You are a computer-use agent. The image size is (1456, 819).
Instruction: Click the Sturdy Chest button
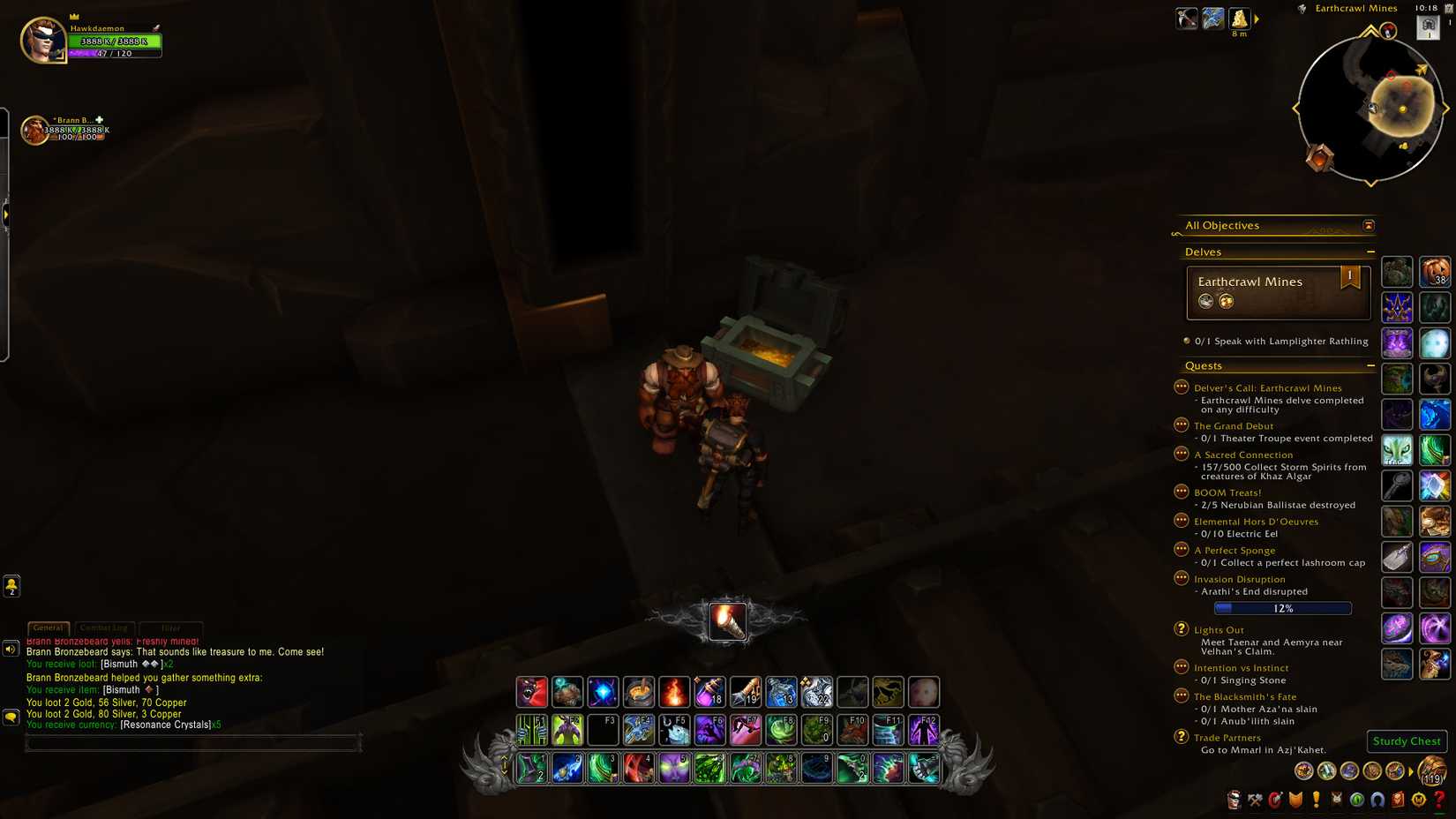tap(1406, 741)
